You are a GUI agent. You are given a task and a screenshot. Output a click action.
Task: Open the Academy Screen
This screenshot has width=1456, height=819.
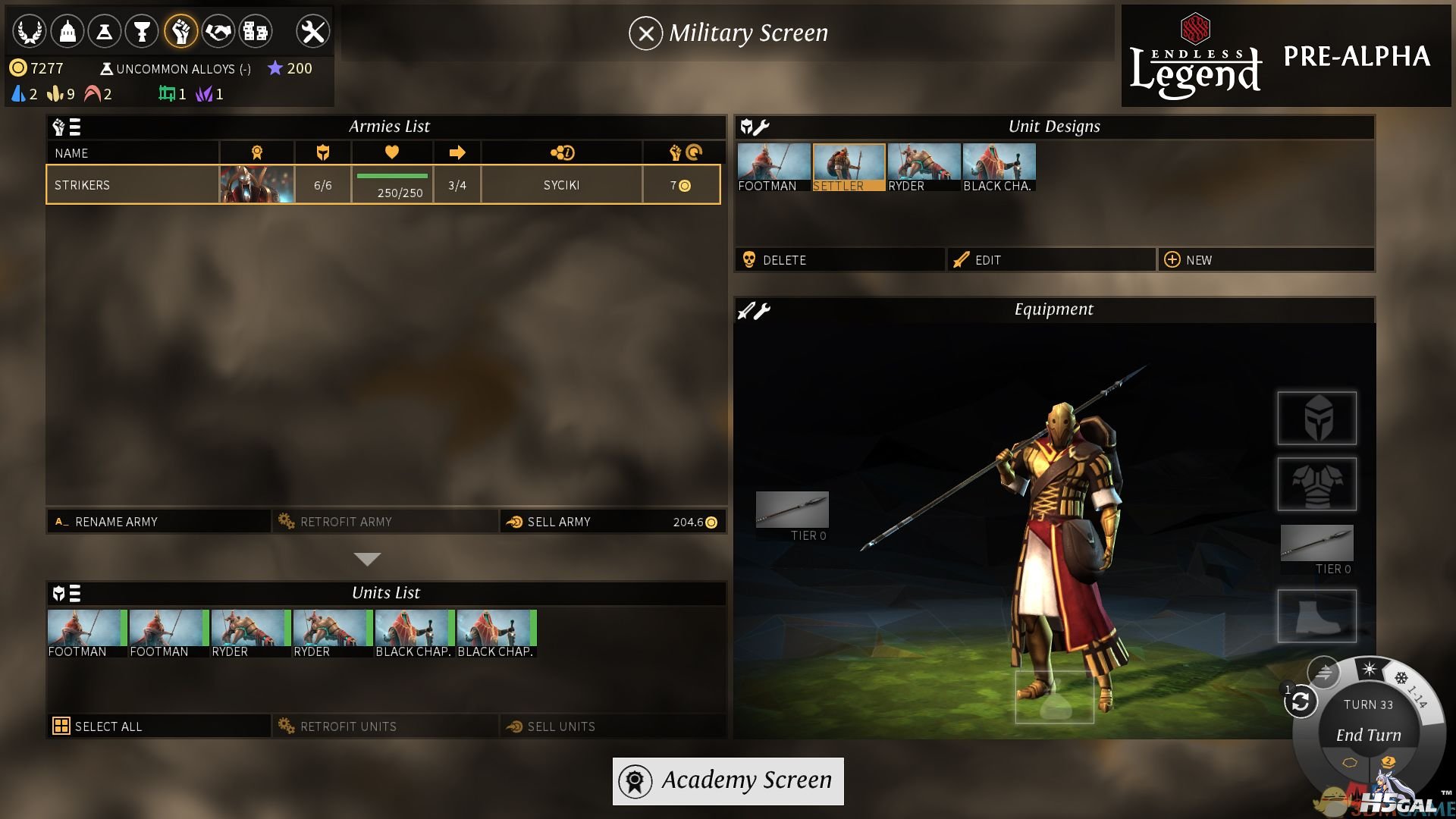(x=727, y=781)
